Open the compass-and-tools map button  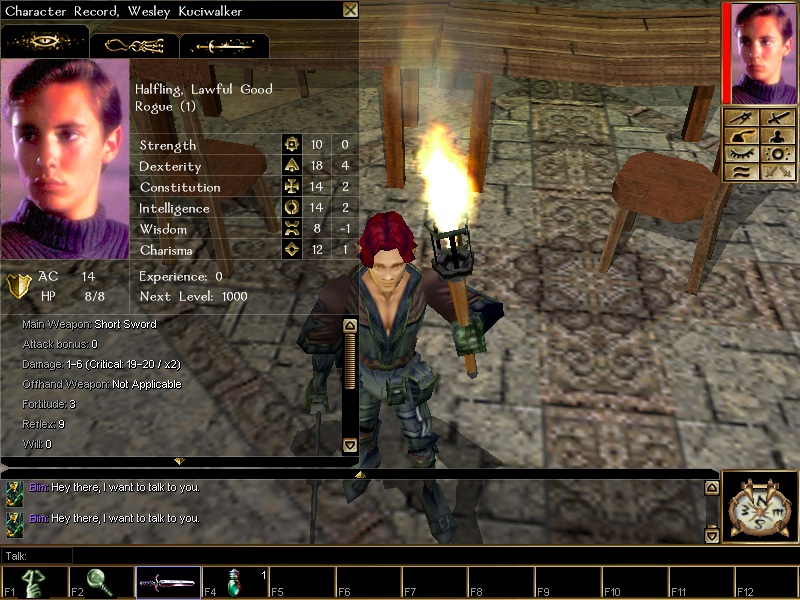(x=742, y=117)
